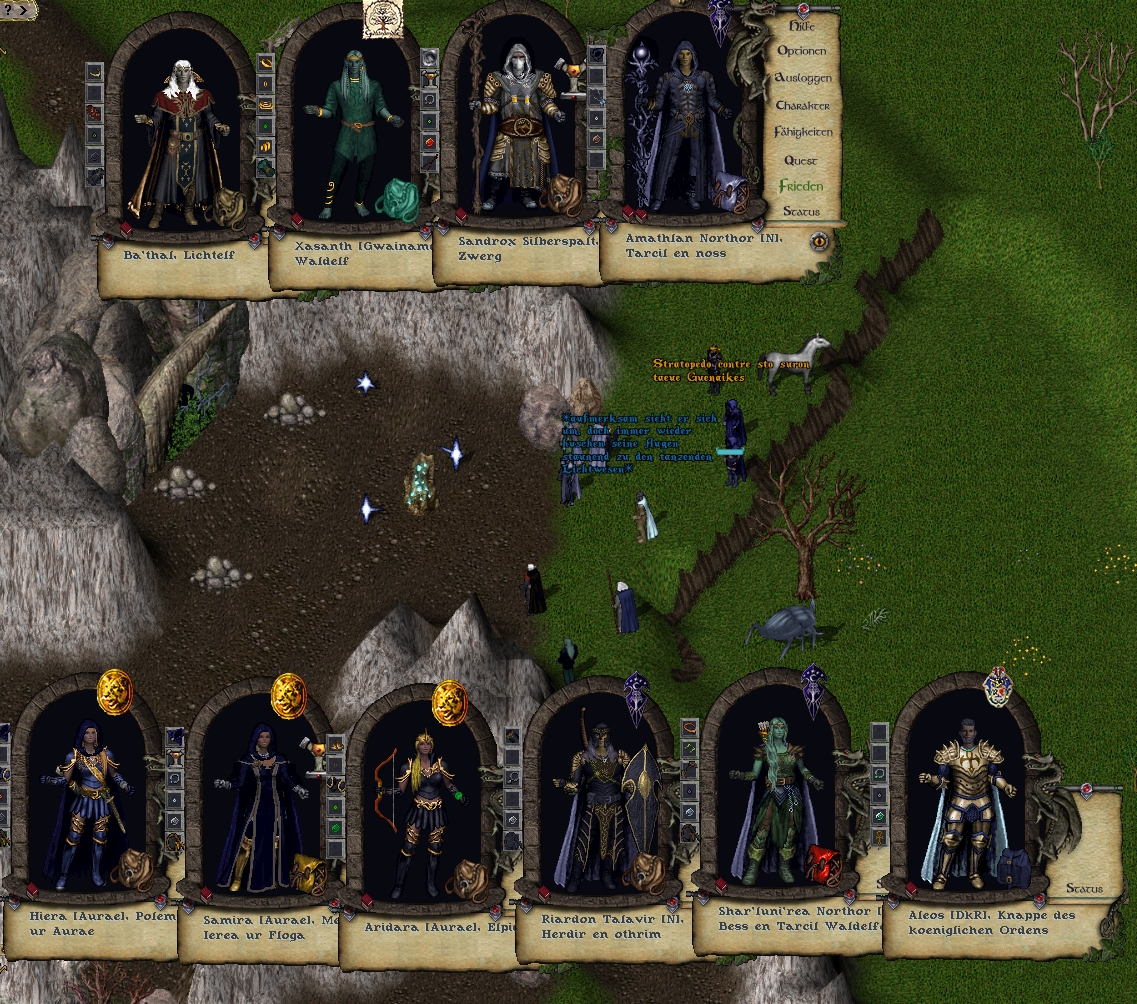Open Status on Amathian's paperdoll
The image size is (1137, 1004).
[x=802, y=212]
